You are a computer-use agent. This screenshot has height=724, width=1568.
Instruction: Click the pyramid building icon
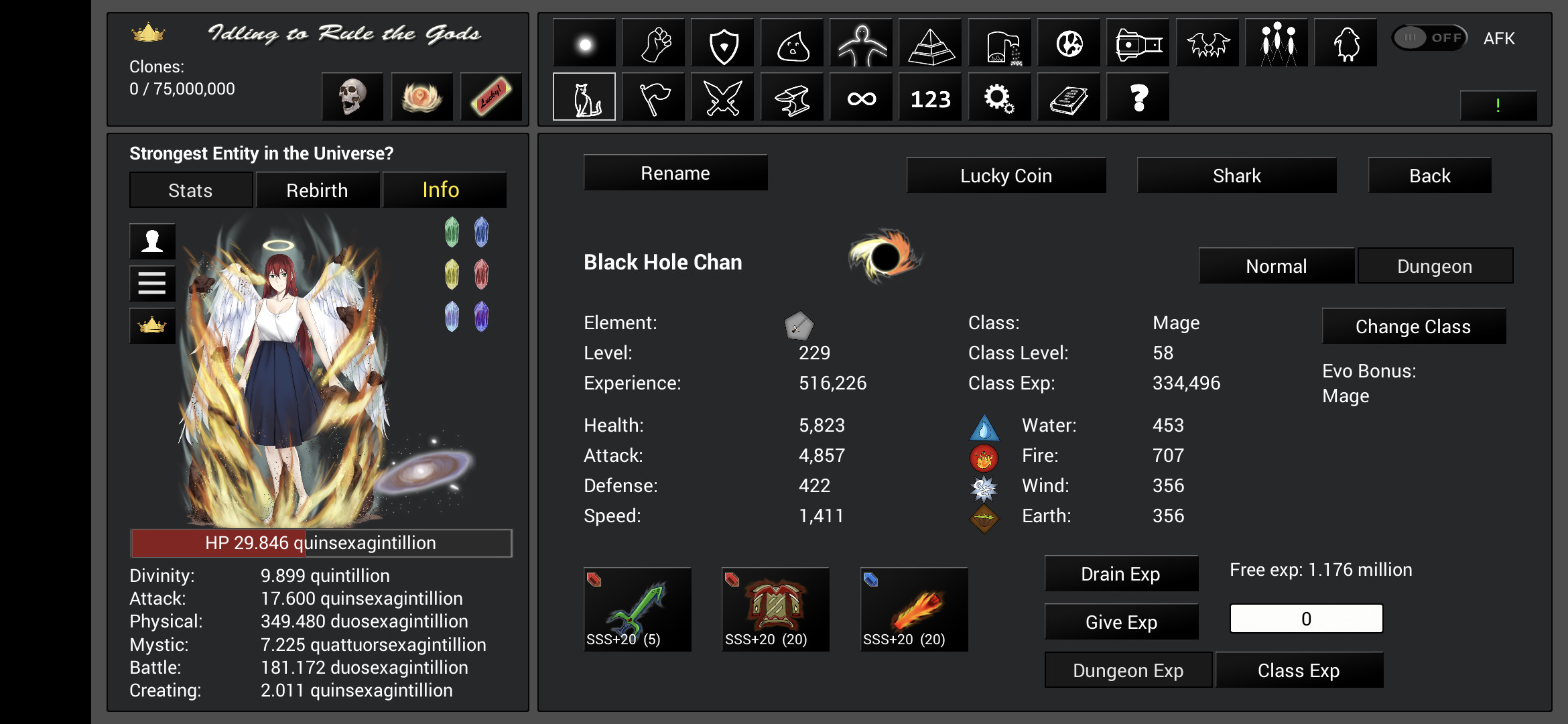click(930, 42)
